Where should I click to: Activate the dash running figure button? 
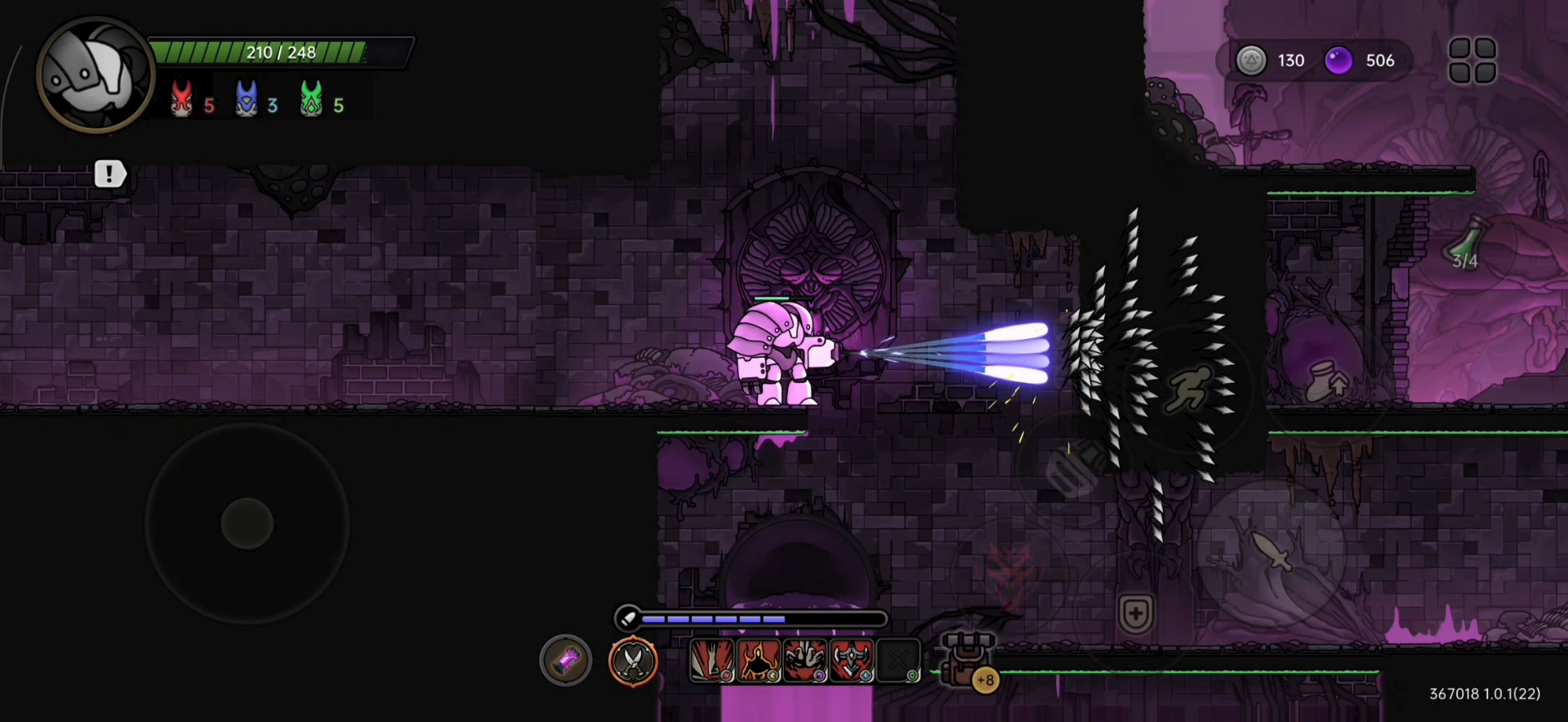point(1188,389)
